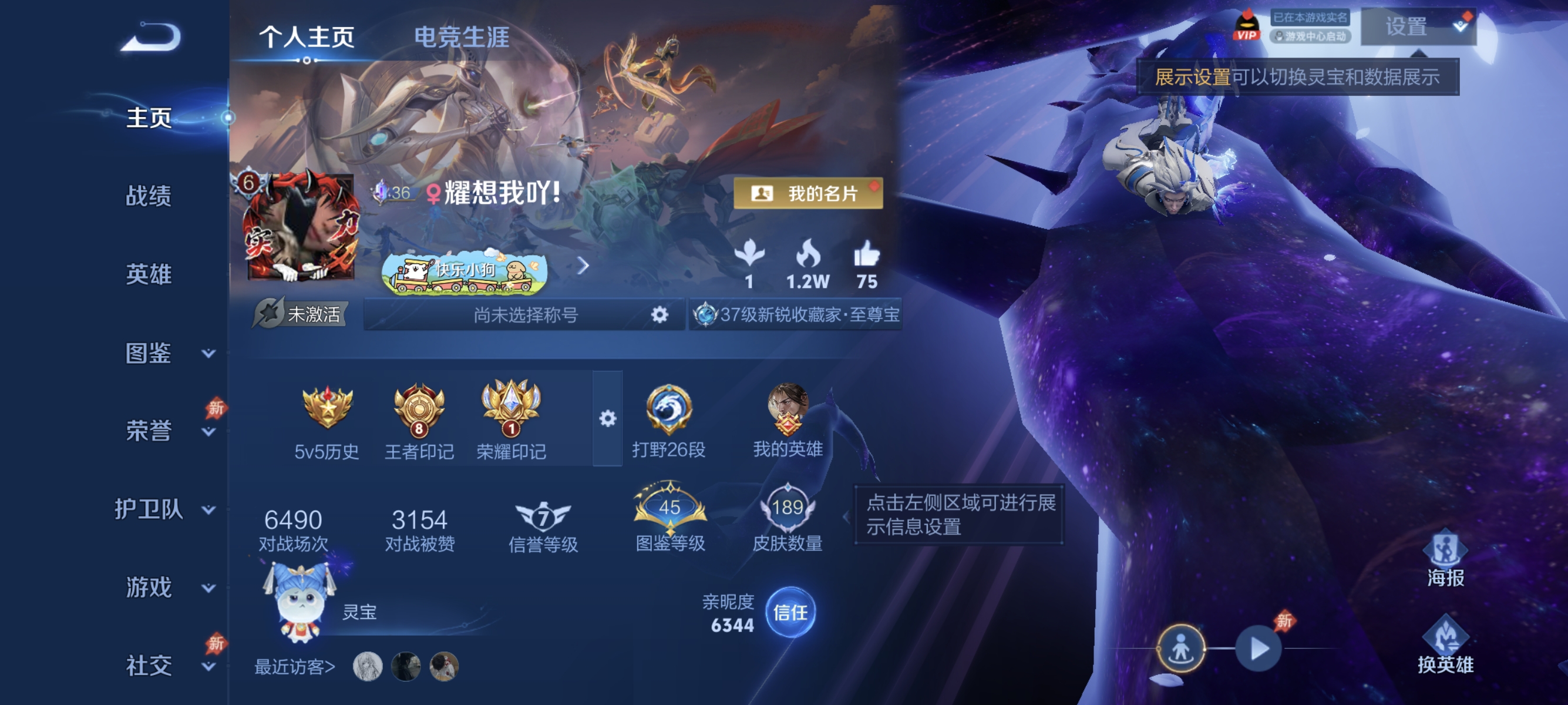The image size is (1568, 705).
Task: Click the gear next to 尚未选择称号
Action: tap(659, 315)
